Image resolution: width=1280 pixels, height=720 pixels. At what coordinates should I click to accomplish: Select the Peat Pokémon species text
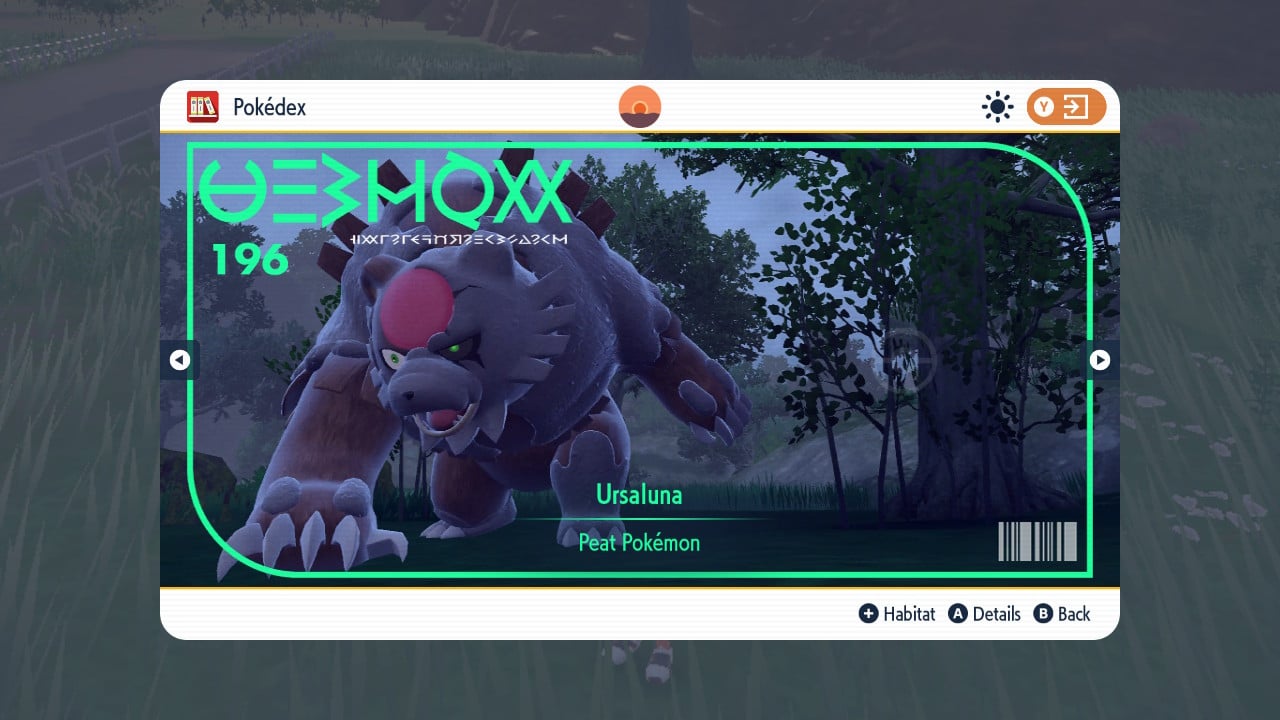640,543
